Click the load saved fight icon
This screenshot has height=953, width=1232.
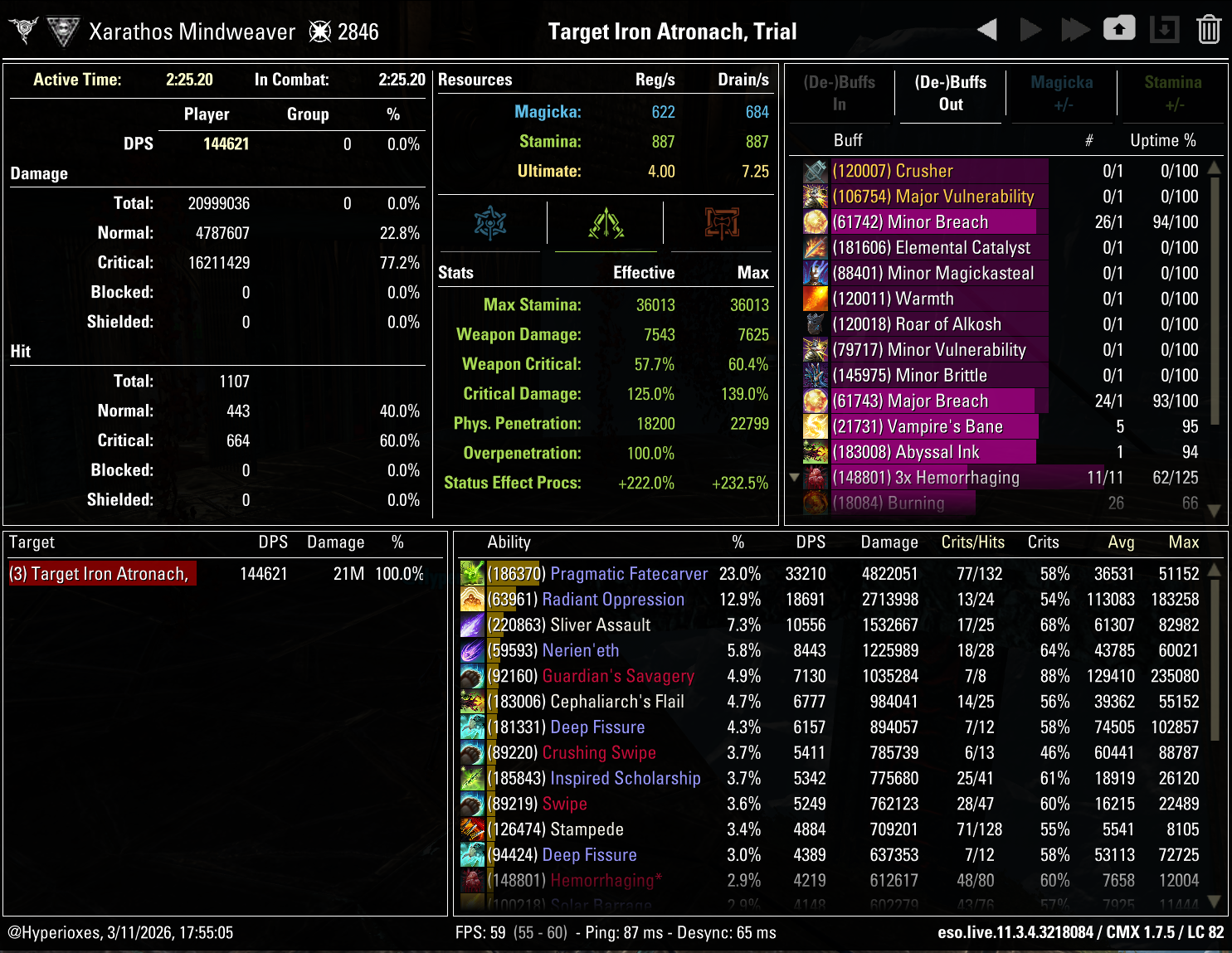(1165, 28)
